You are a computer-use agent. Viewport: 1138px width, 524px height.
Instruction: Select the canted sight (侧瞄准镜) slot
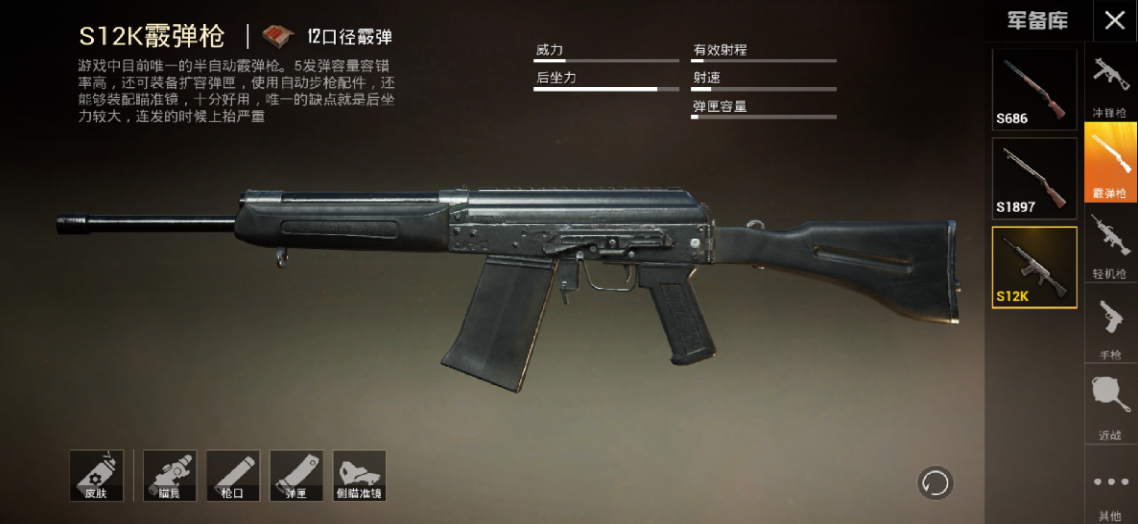point(359,475)
